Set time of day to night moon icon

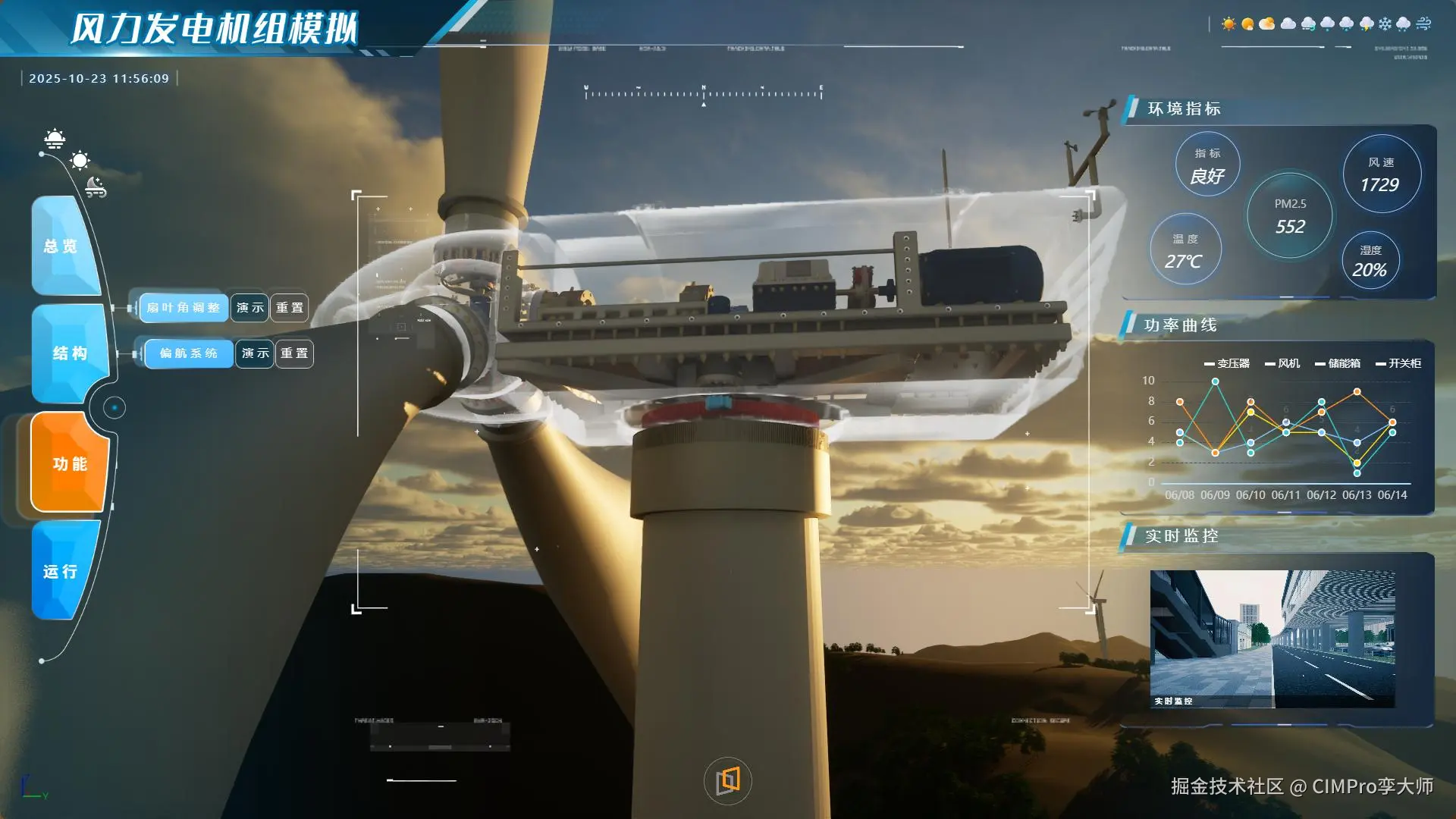point(95,186)
